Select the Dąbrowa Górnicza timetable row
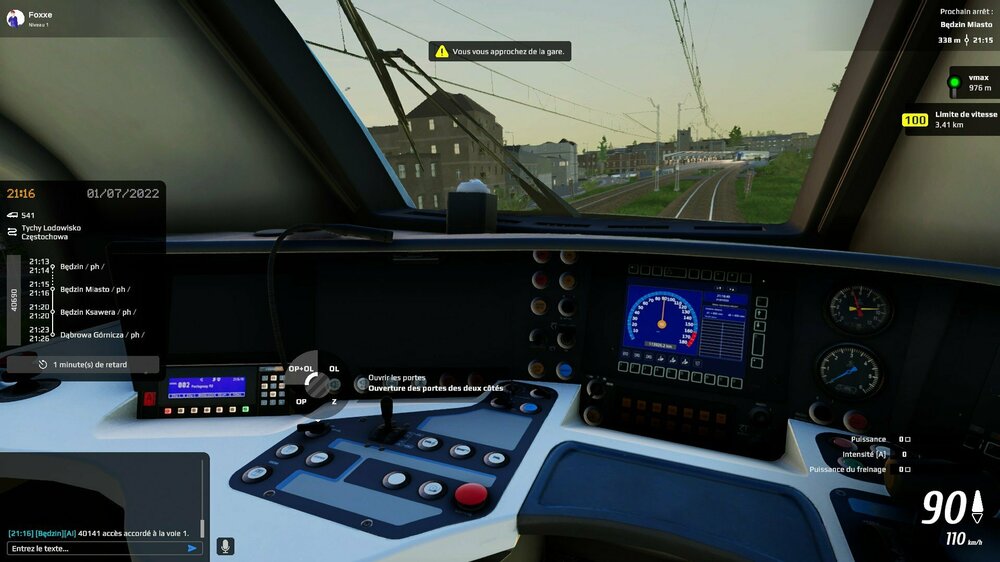1000x562 pixels. (101, 335)
